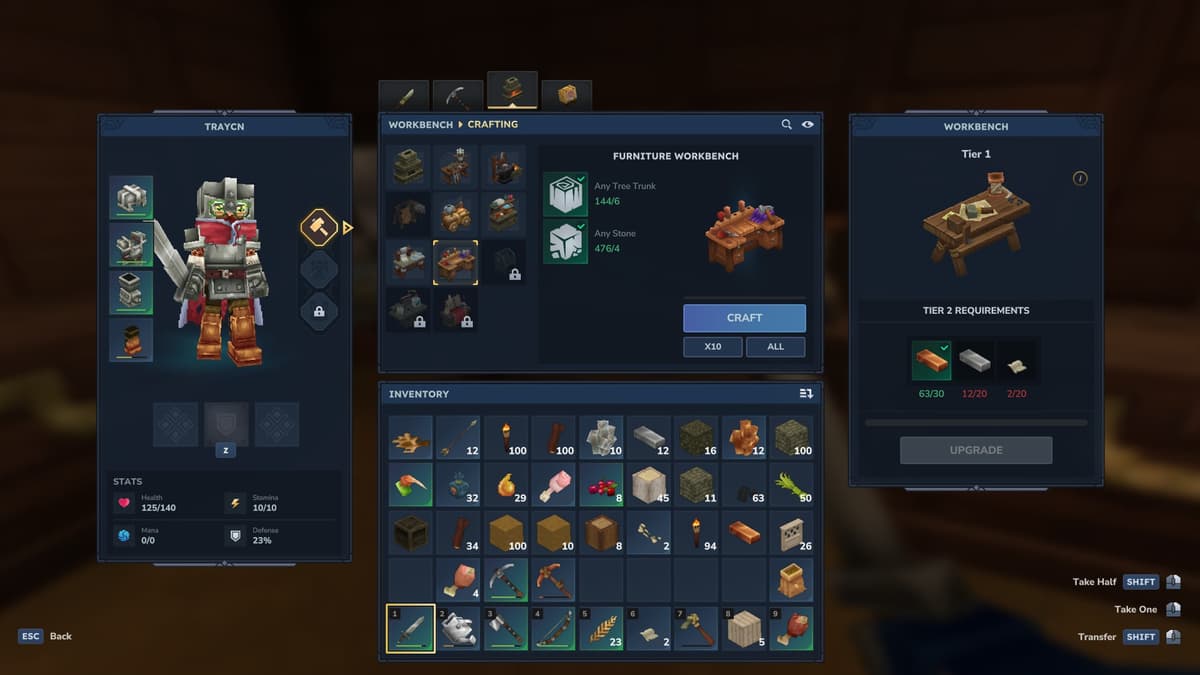1200x675 pixels.
Task: Open the workbench info icon
Action: tap(1080, 178)
